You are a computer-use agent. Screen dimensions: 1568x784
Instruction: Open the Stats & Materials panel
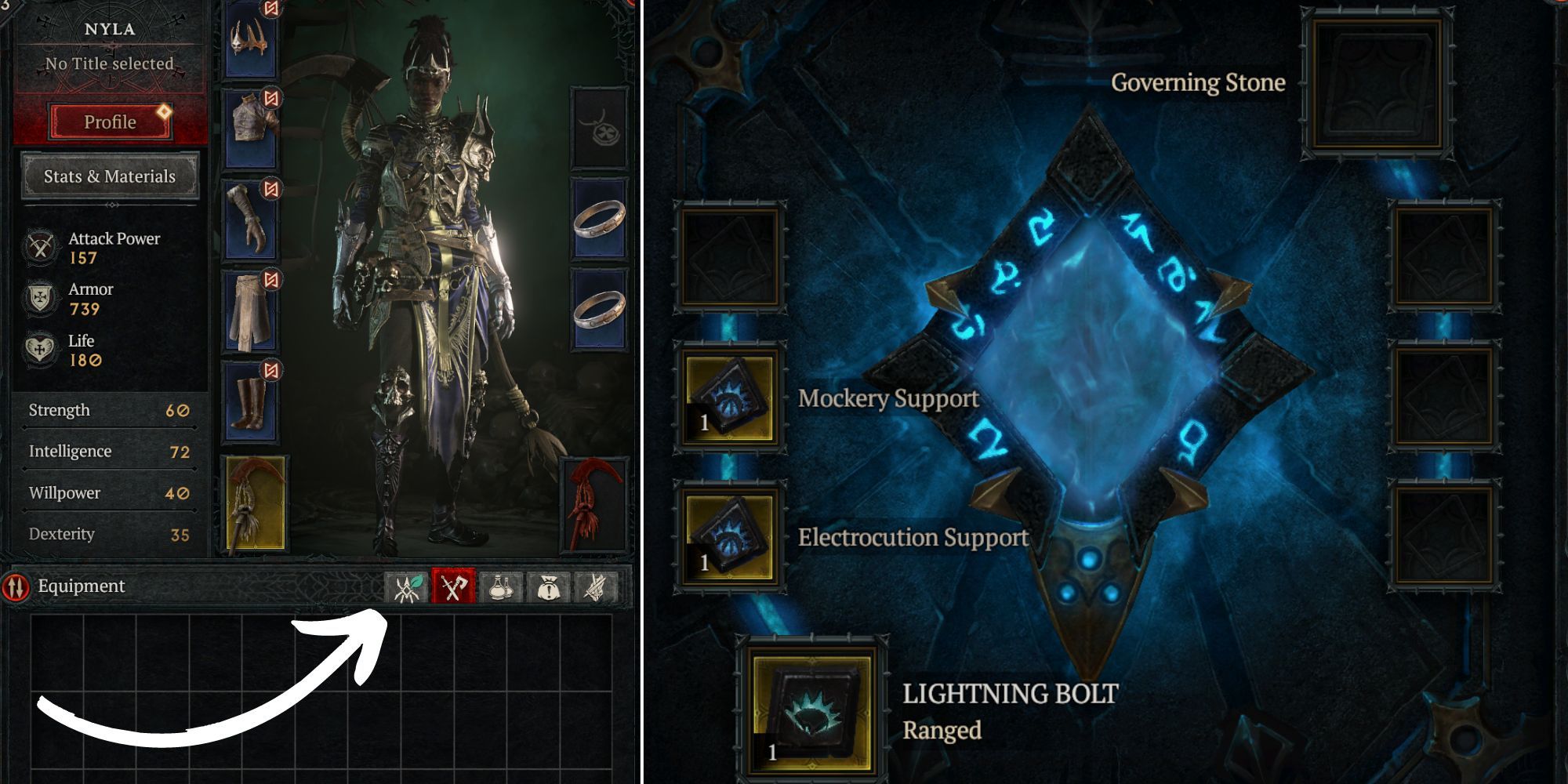pyautogui.click(x=110, y=176)
